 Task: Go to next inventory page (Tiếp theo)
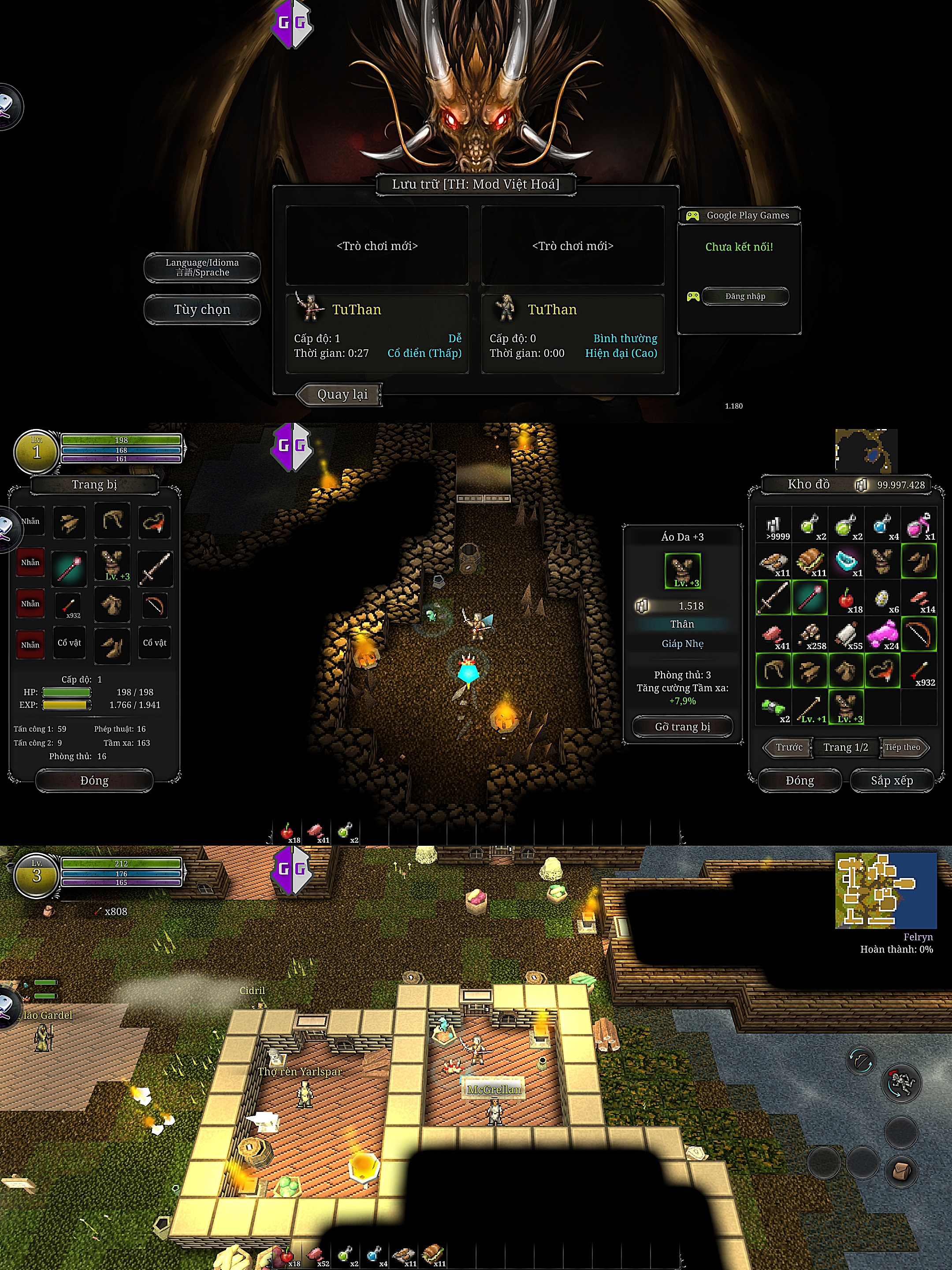[x=903, y=747]
